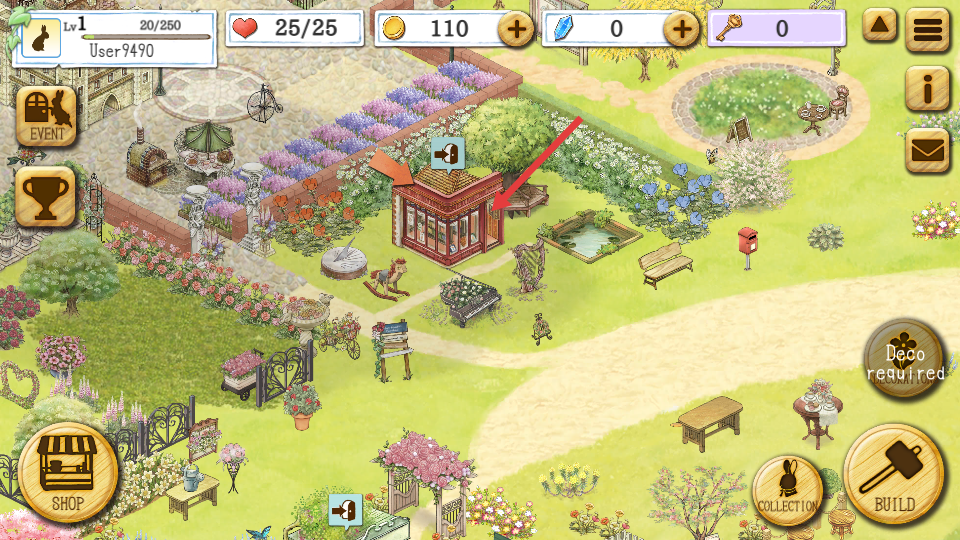Screen dimensions: 960x540
Task: Open the Shop stall button
Action: coord(68,471)
